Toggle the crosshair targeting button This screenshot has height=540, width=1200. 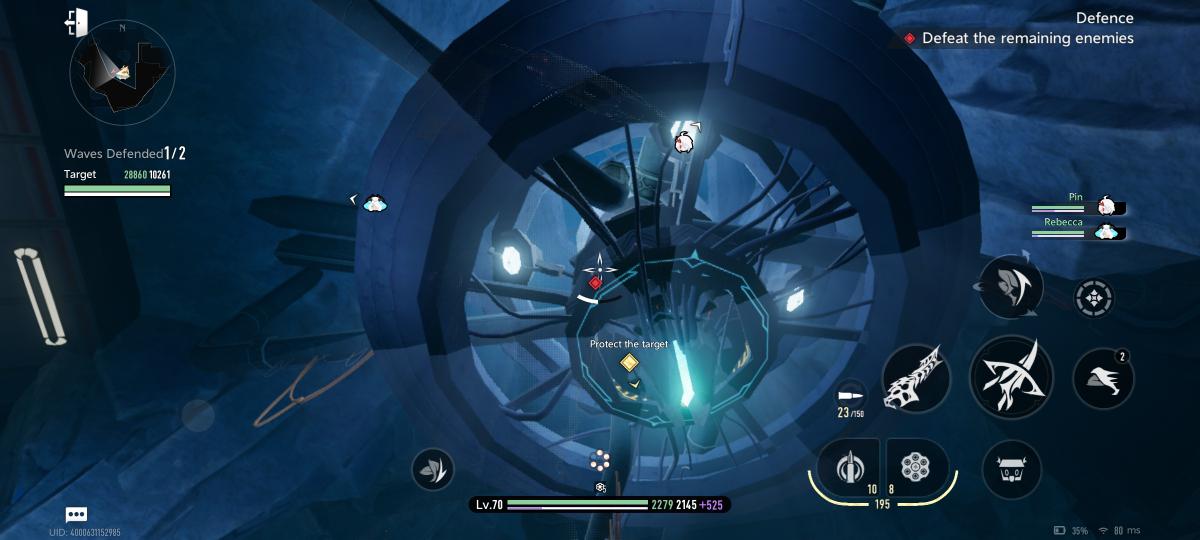coord(1093,298)
